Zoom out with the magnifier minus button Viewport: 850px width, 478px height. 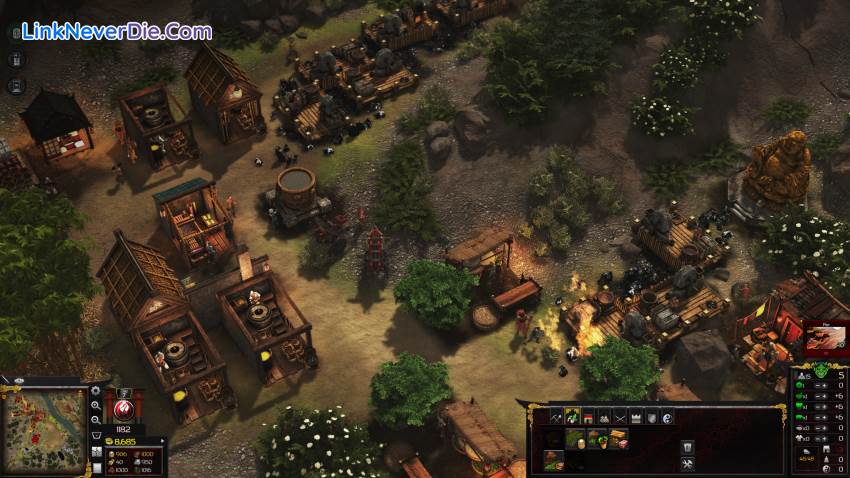(x=96, y=420)
